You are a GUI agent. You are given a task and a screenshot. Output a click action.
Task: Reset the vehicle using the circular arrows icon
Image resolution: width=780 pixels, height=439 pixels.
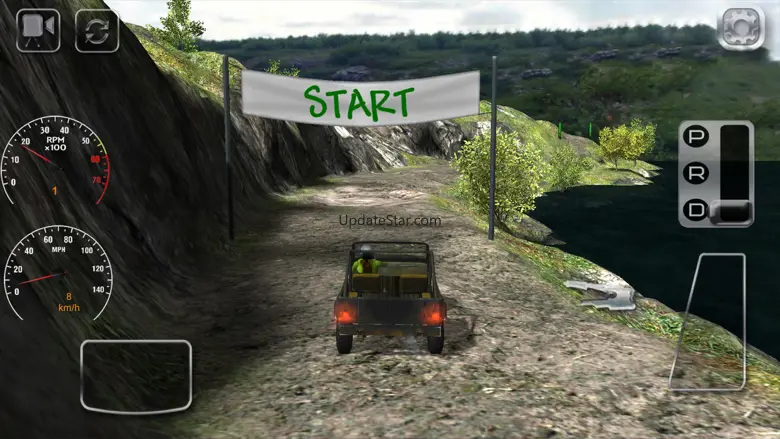click(97, 30)
